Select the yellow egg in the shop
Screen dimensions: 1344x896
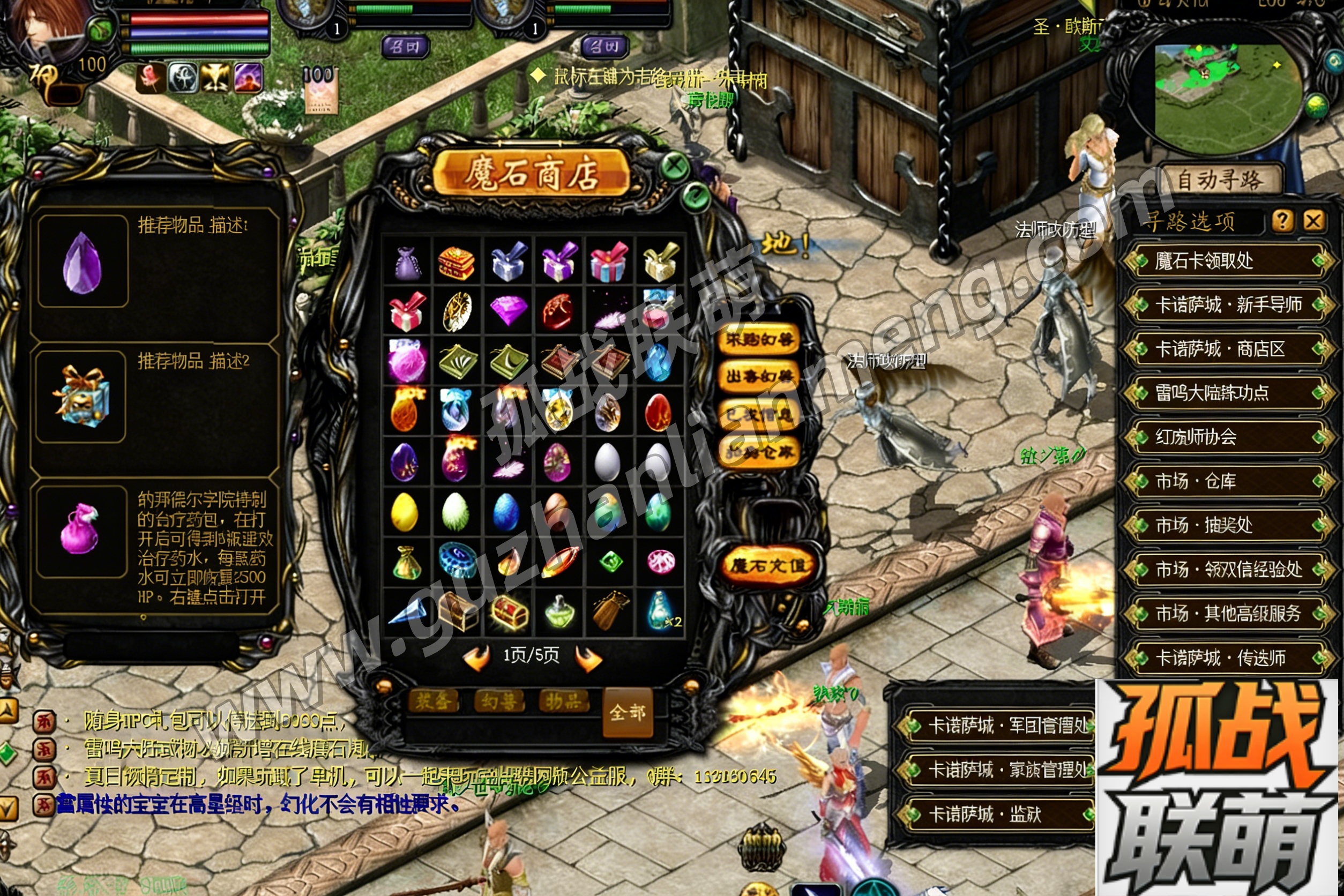(x=404, y=512)
